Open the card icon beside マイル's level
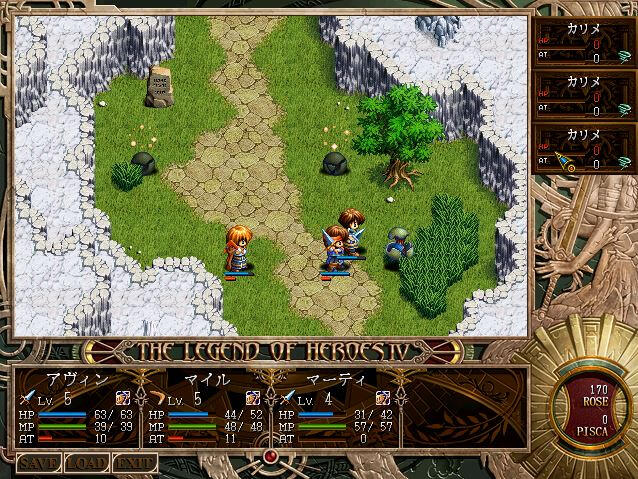The width and height of the screenshot is (638, 479). 253,399
